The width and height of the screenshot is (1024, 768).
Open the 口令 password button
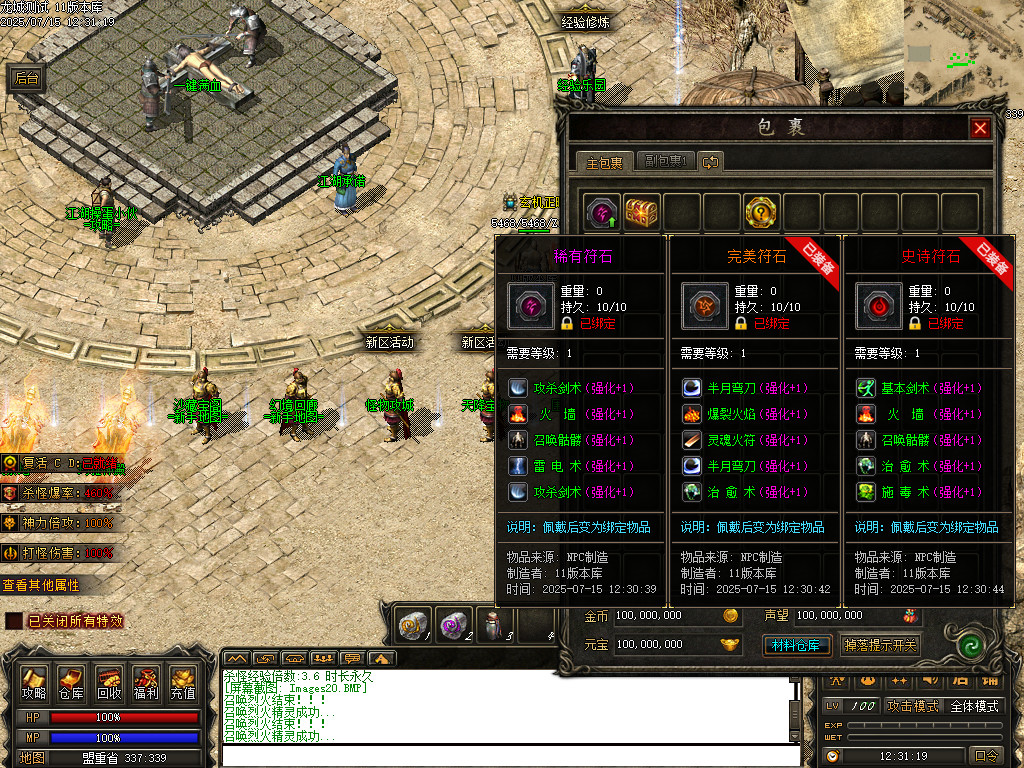click(986, 756)
